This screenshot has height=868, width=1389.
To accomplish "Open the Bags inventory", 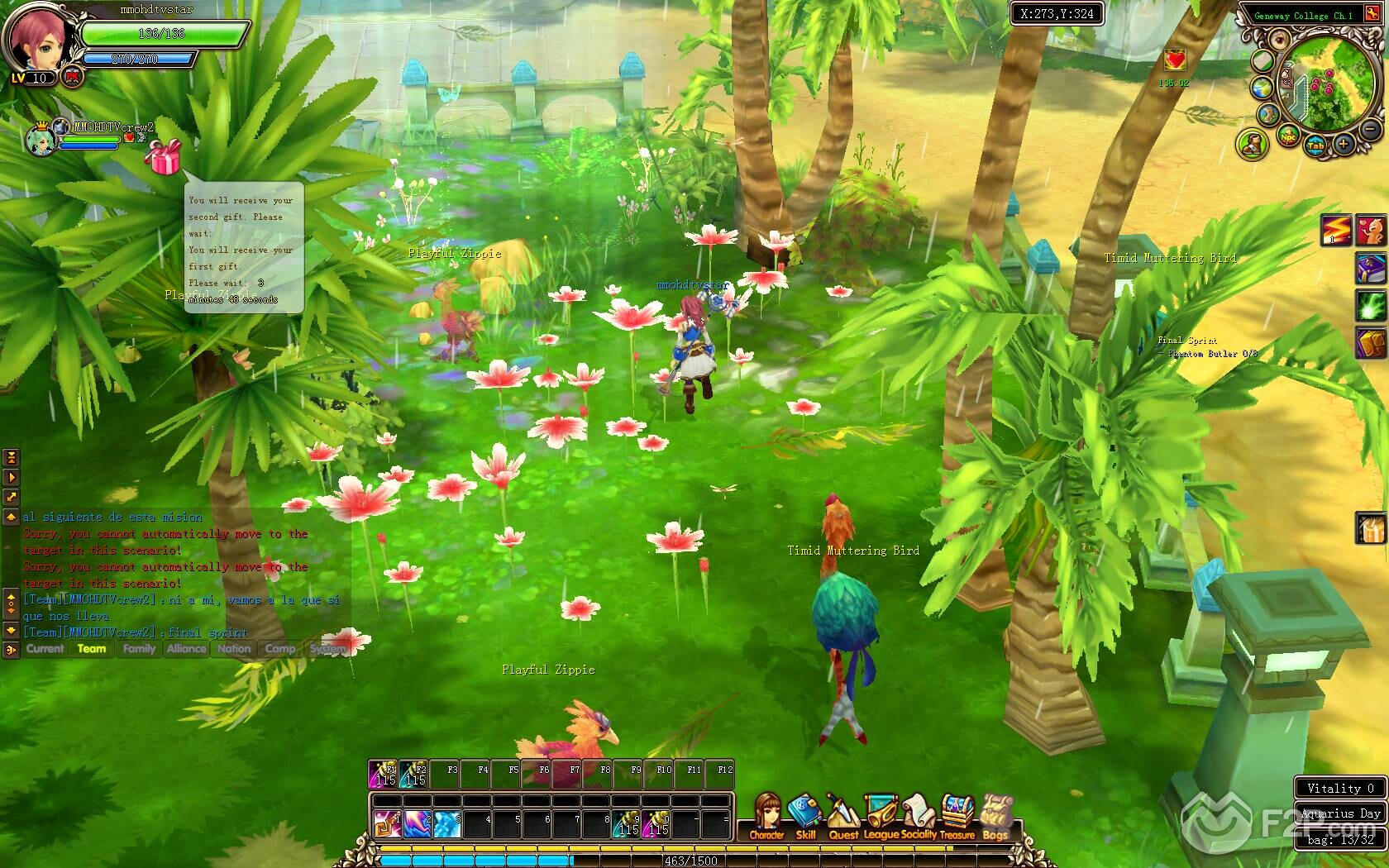I will pos(995,814).
